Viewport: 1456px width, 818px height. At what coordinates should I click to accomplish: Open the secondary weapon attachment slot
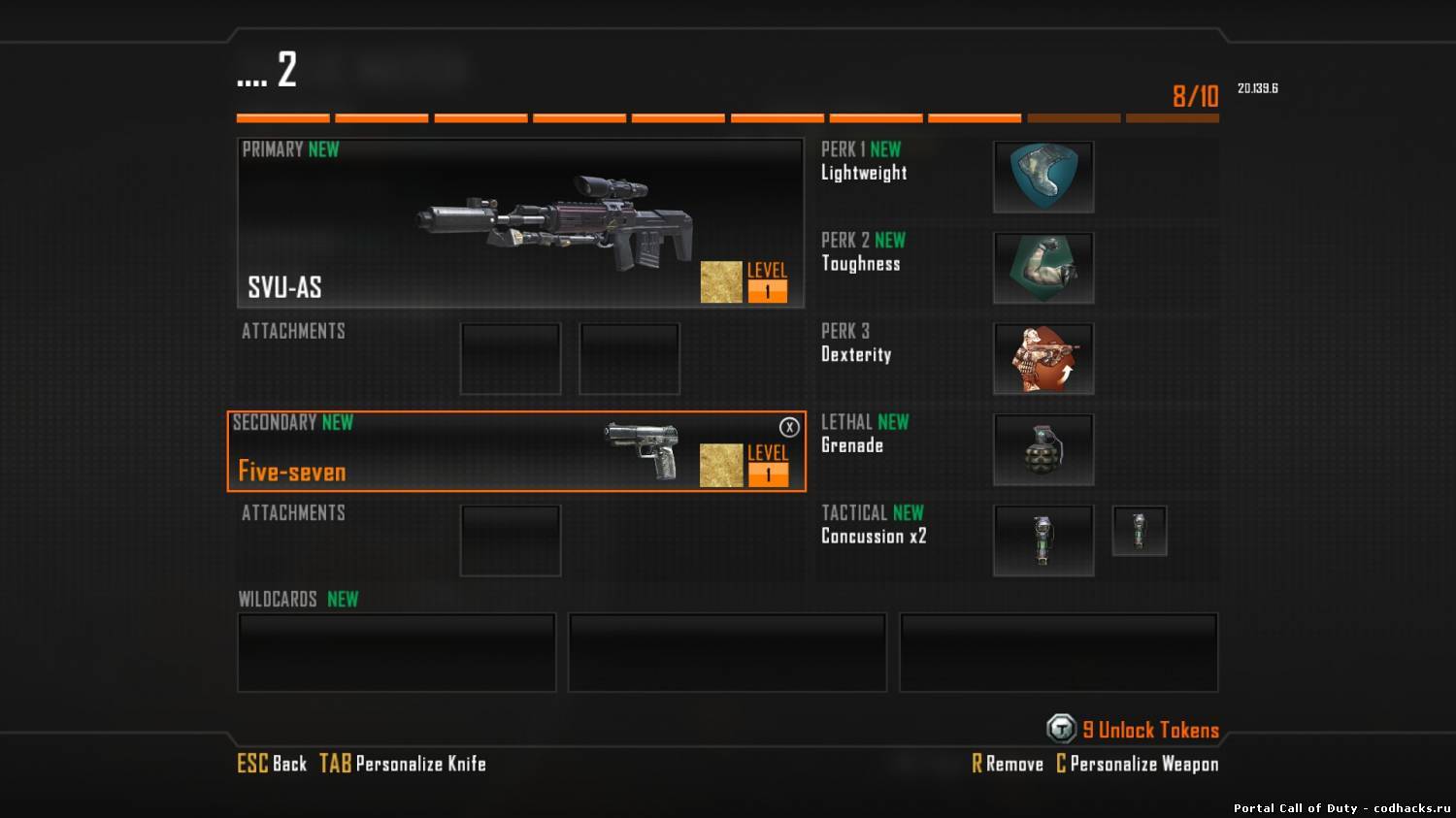click(511, 540)
